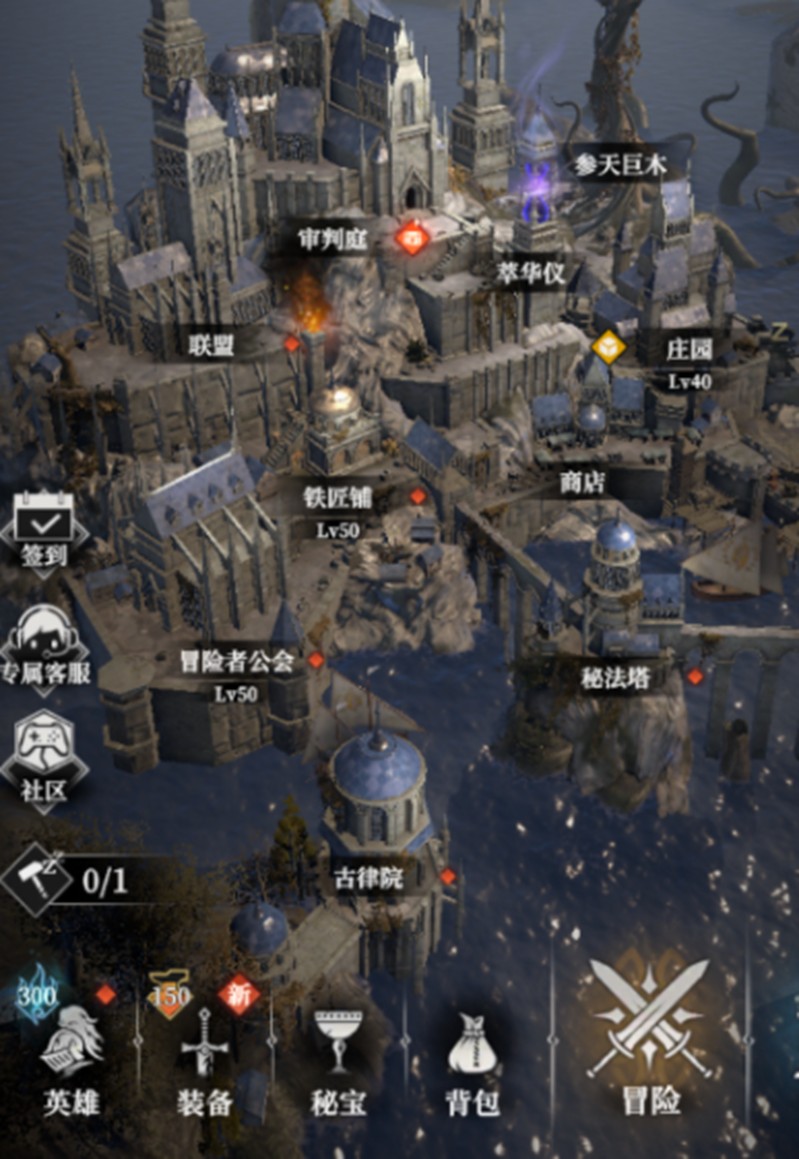Open the 英雄 heroes menu
This screenshot has width=799, height=1159.
[71, 1062]
